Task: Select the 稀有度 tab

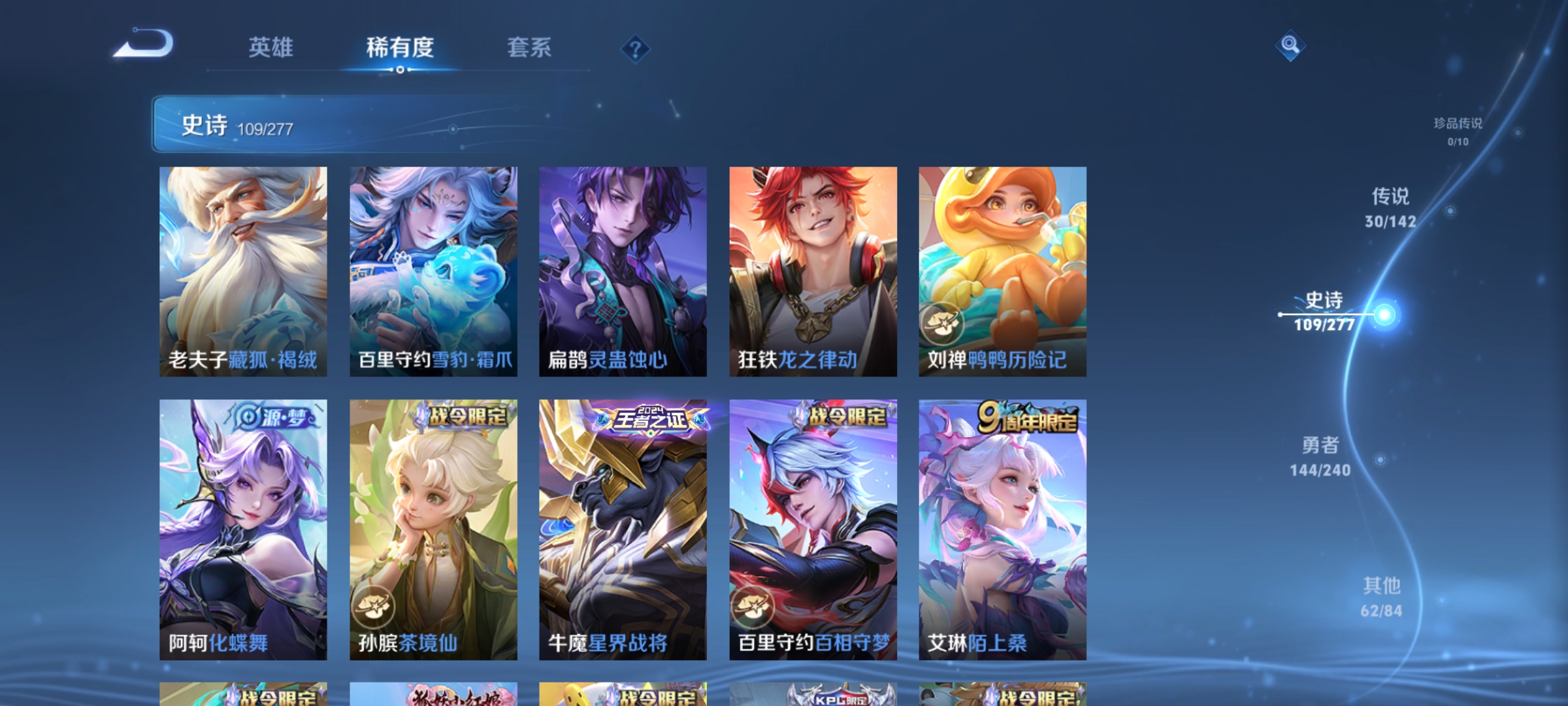Action: [400, 47]
